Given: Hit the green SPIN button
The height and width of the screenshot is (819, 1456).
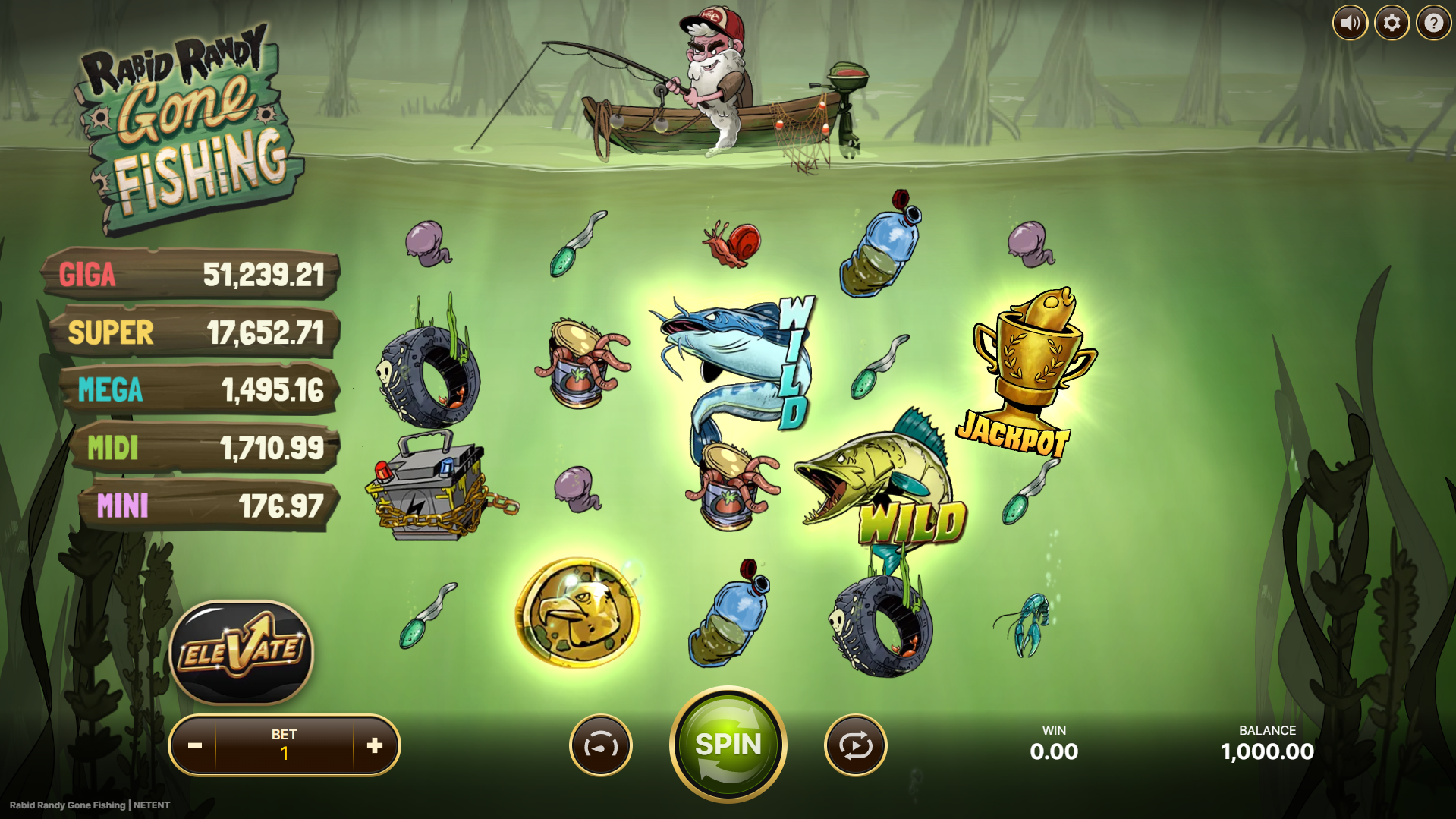Looking at the screenshot, I should (728, 745).
